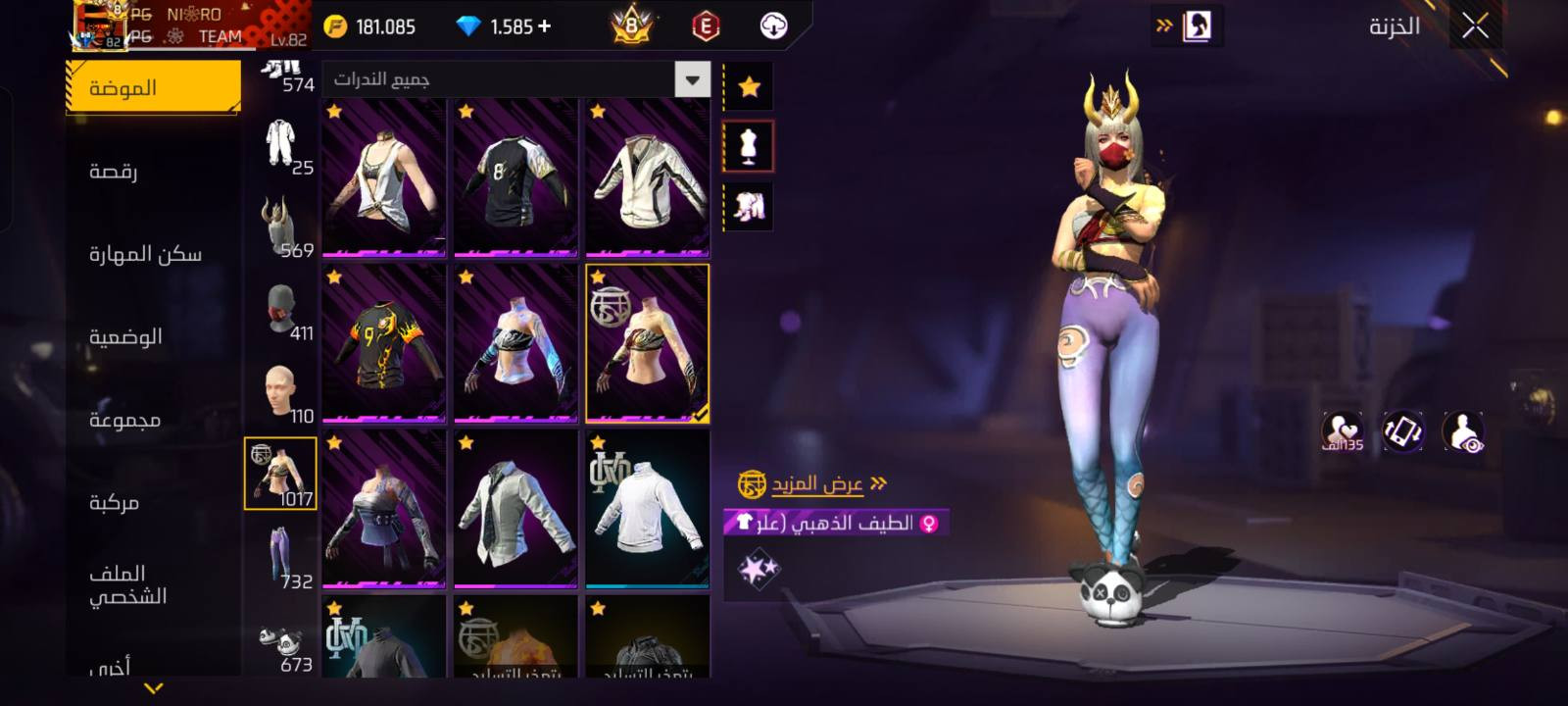Select the black number 8 jersey

pyautogui.click(x=515, y=177)
